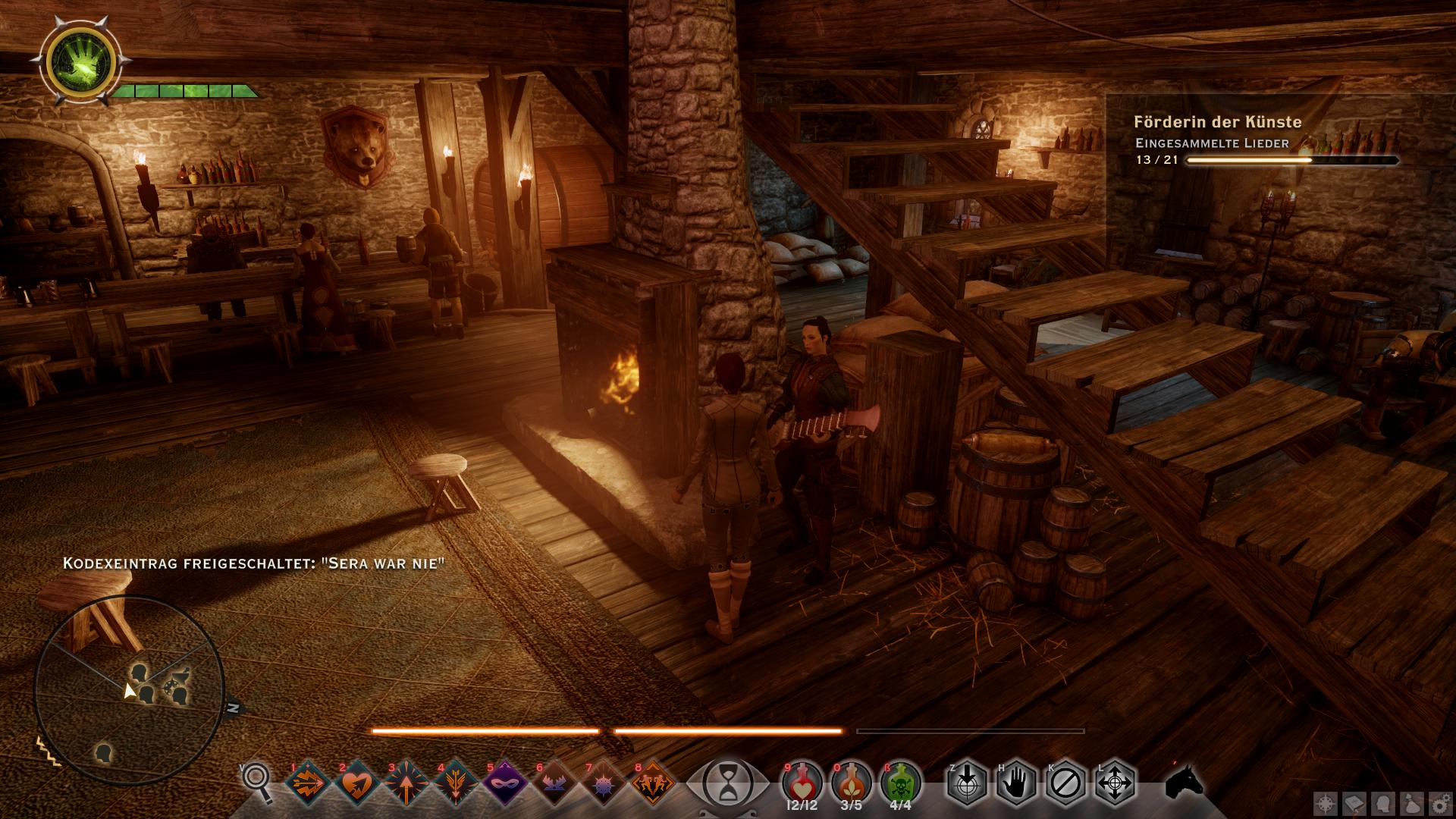Select the green skull poison flask
Viewport: 1456px width, 819px height.
901,782
